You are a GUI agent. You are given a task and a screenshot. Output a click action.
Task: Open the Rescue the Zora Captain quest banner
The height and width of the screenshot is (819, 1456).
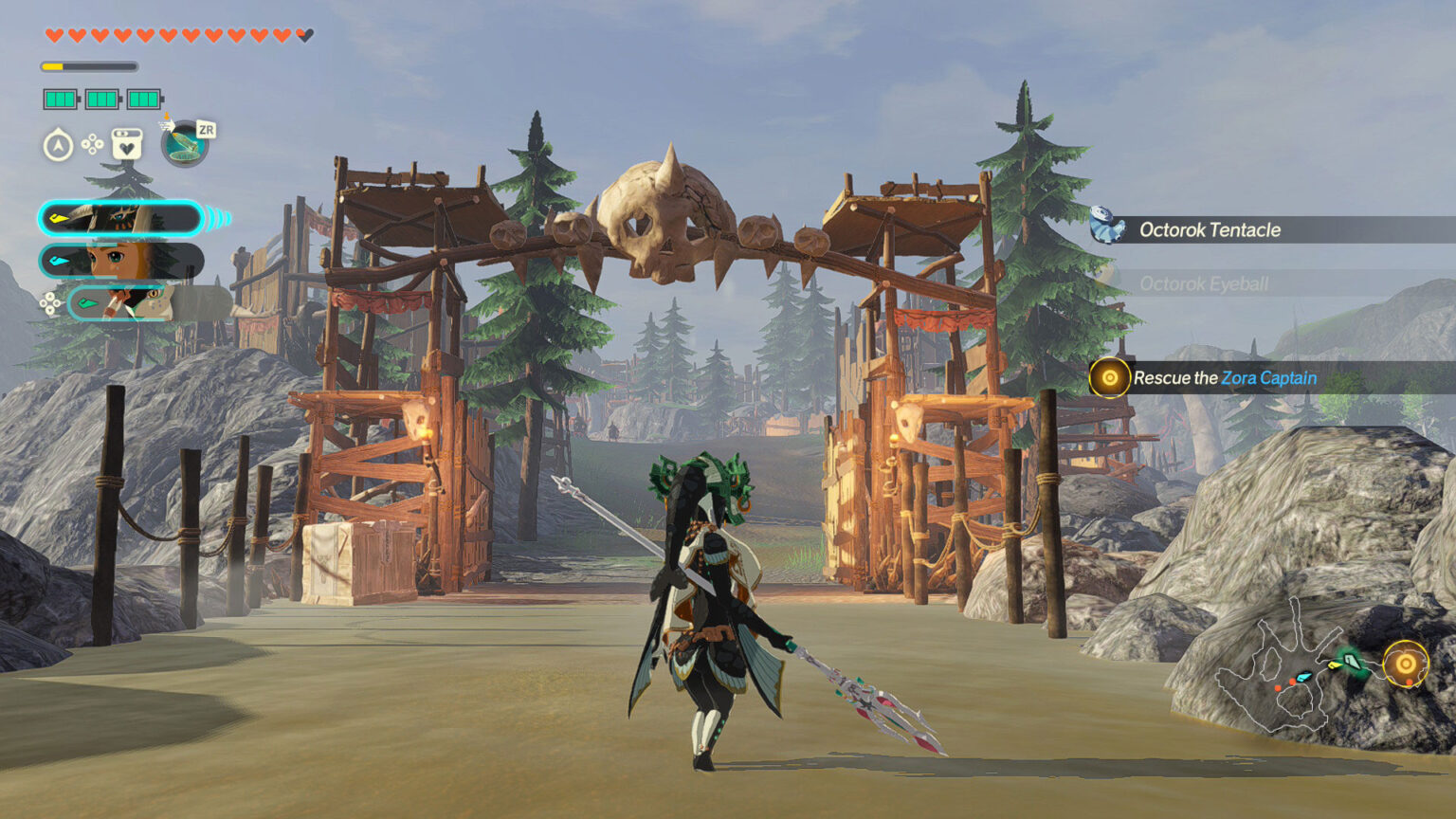pyautogui.click(x=1223, y=377)
